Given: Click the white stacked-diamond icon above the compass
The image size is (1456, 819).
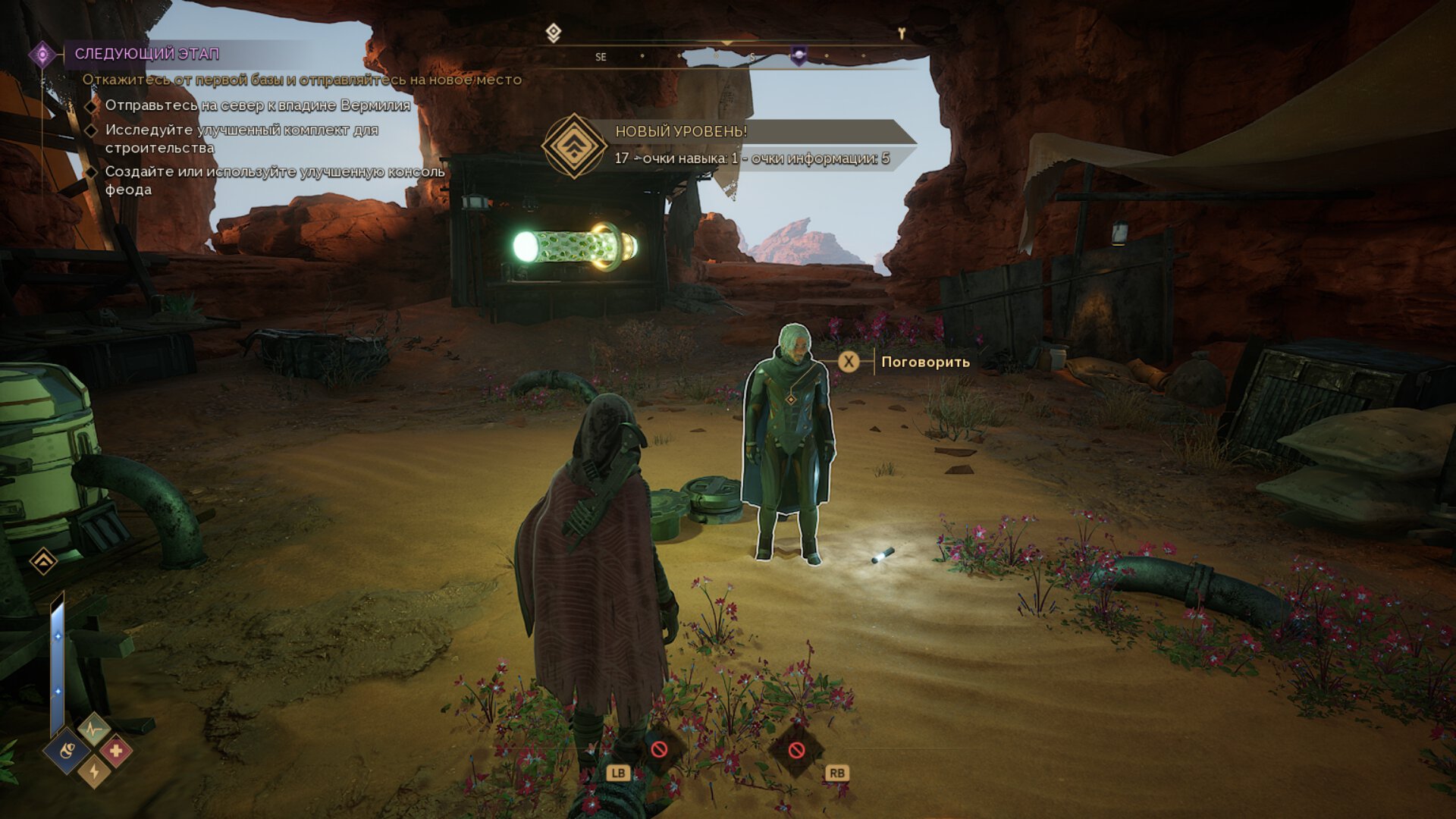Looking at the screenshot, I should click(554, 33).
